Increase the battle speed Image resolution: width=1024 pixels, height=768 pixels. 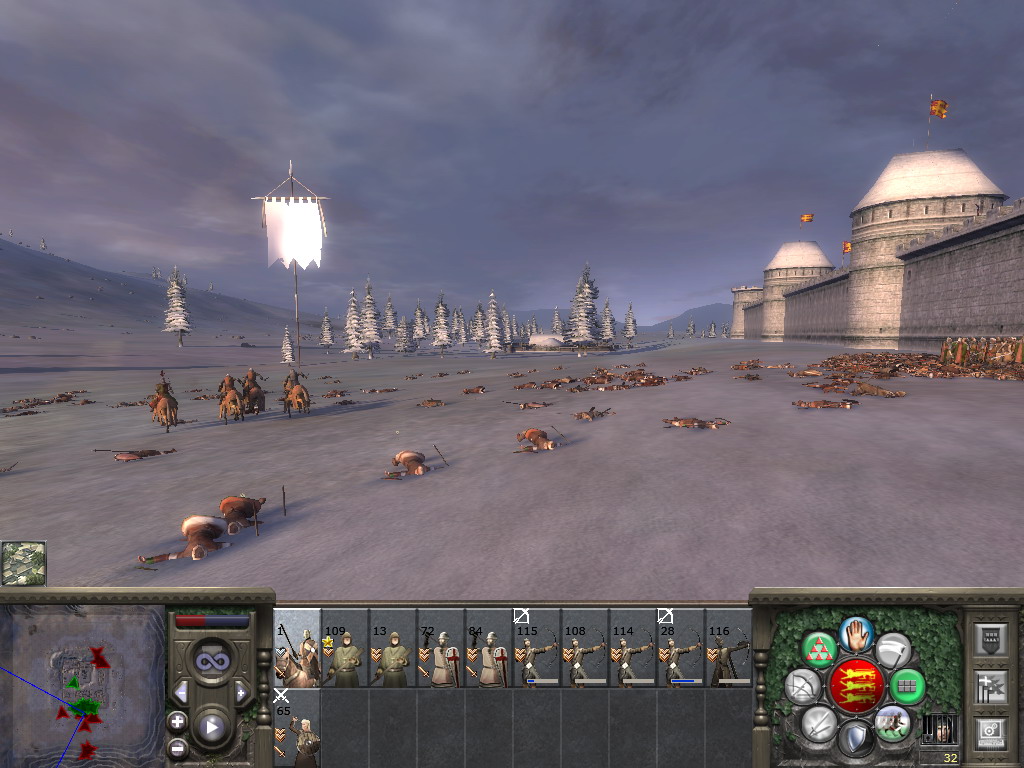coord(241,692)
